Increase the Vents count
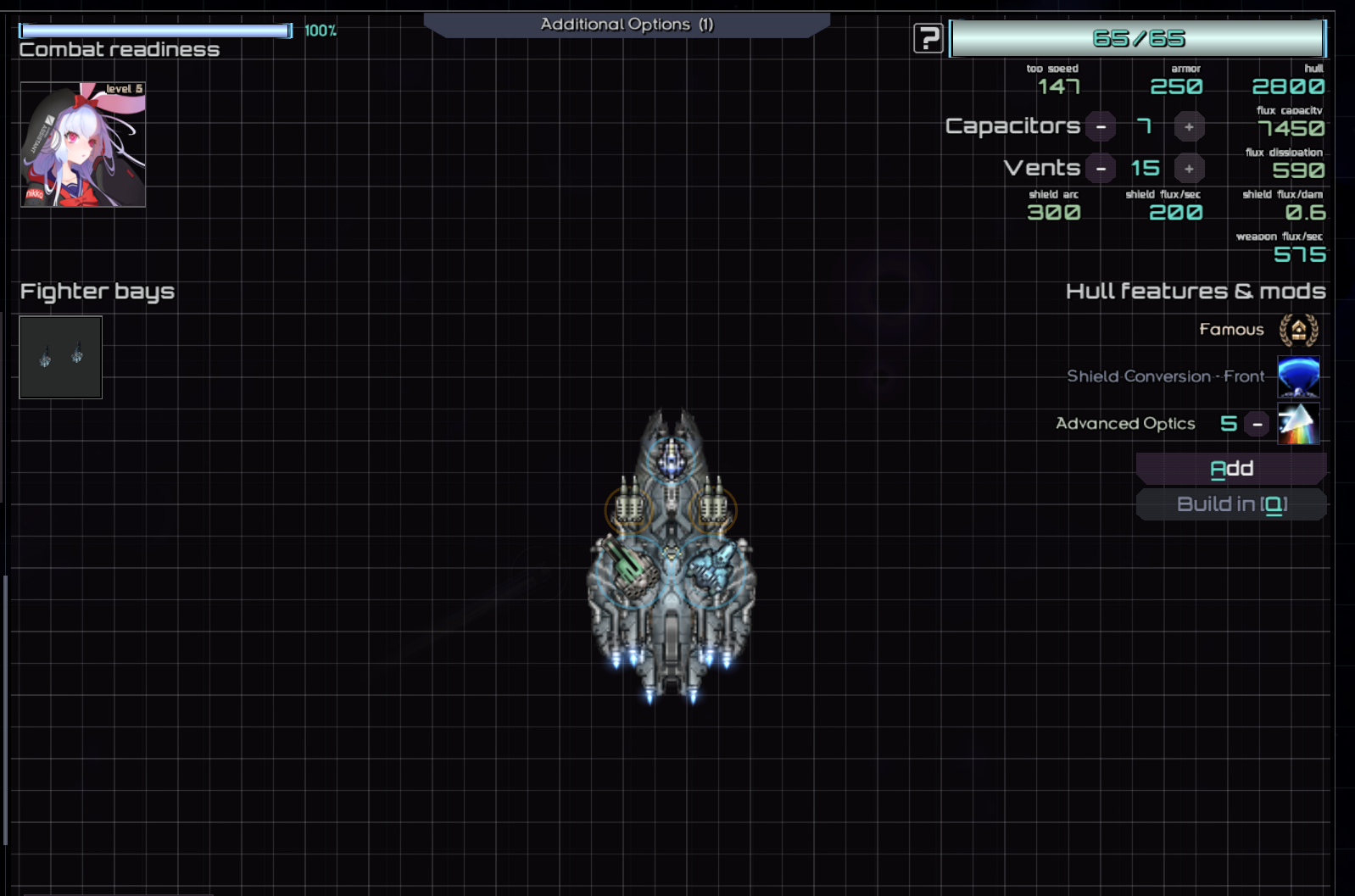Image resolution: width=1355 pixels, height=896 pixels. [1189, 169]
